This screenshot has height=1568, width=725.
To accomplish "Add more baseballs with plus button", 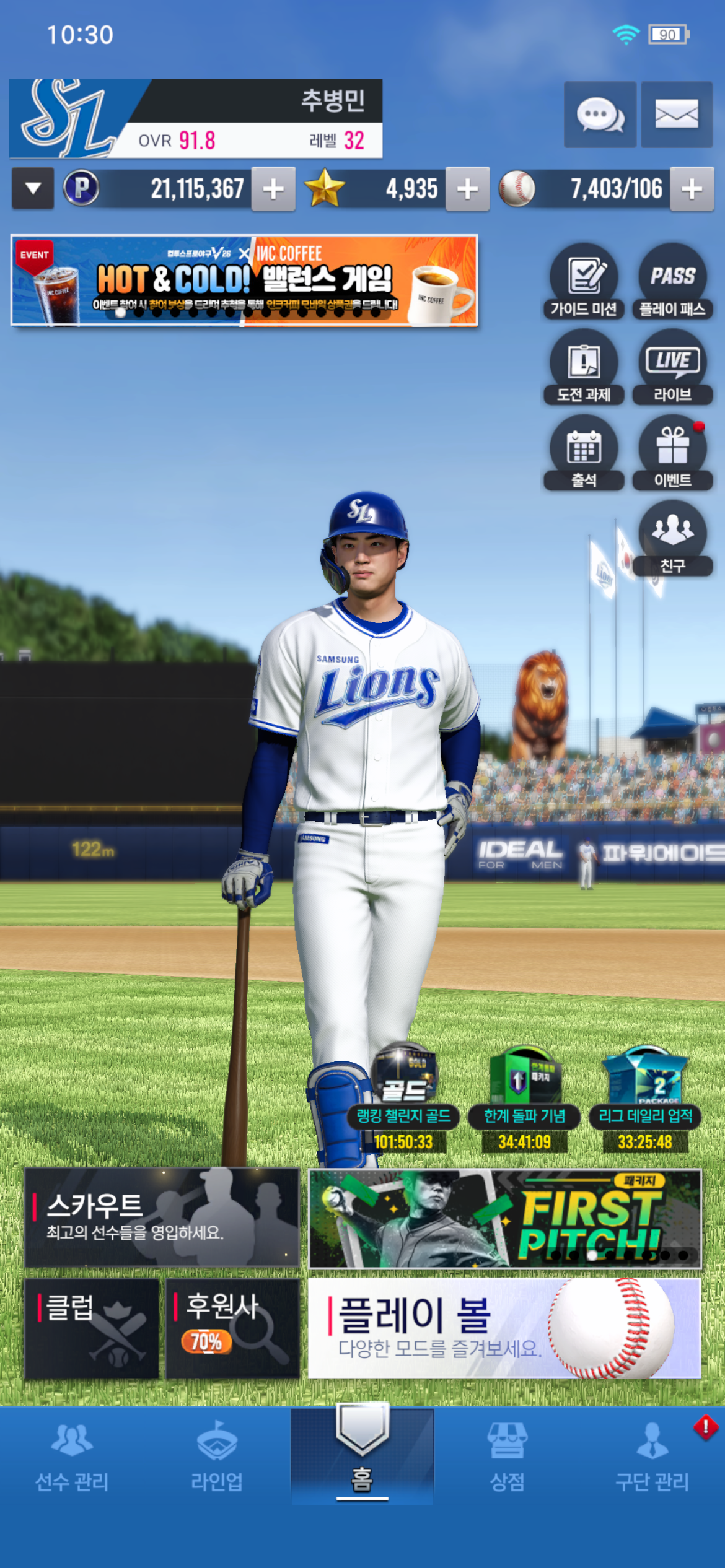I will click(692, 189).
